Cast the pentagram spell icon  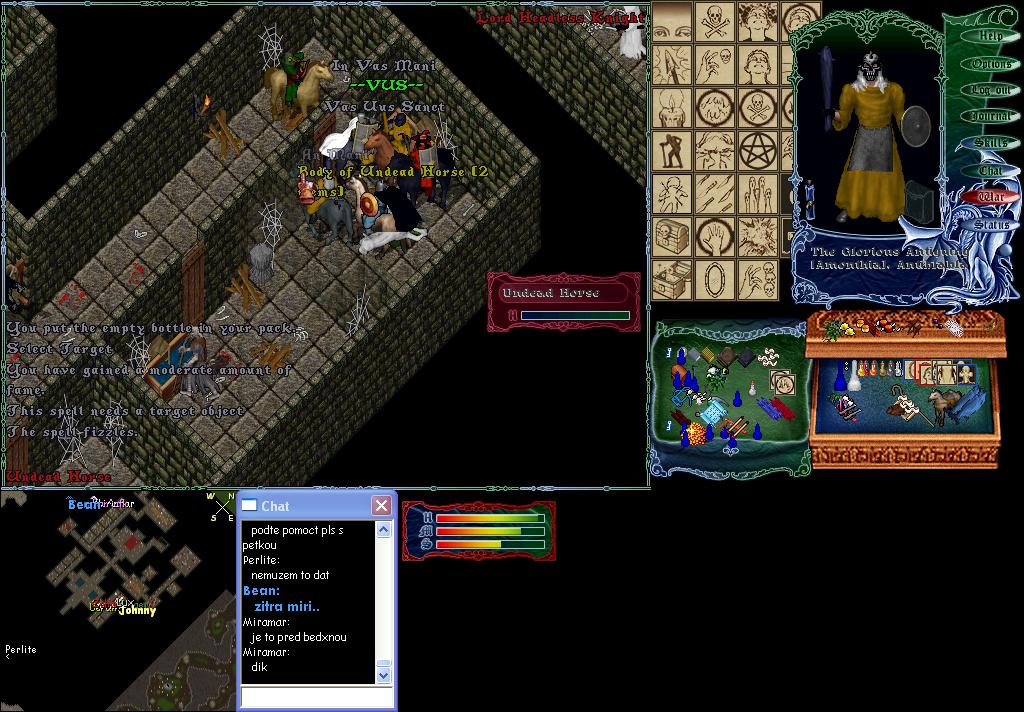click(757, 148)
